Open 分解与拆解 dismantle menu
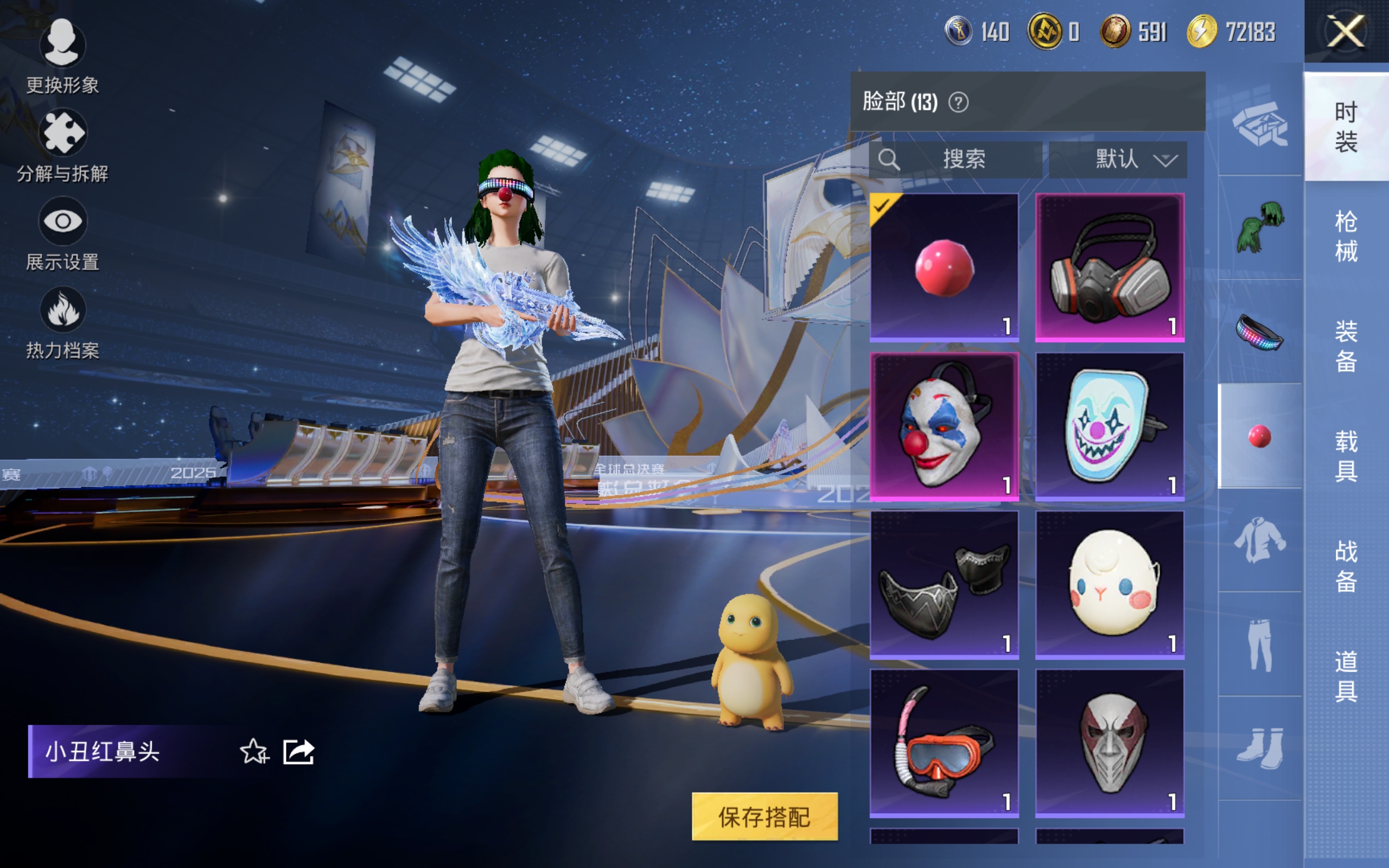The height and width of the screenshot is (868, 1389). pos(62,145)
